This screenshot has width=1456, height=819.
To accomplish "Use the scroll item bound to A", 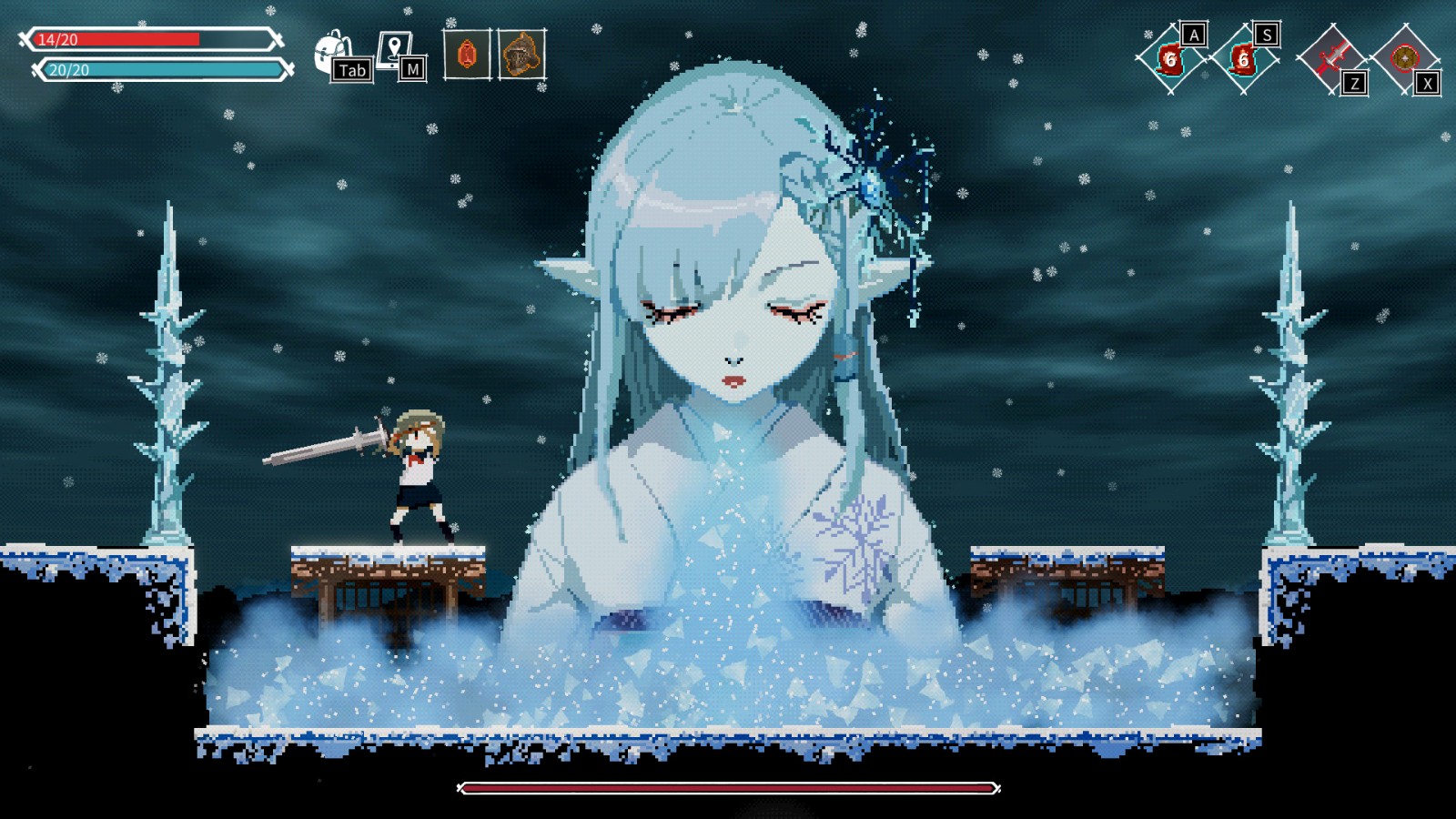I will pos(1171,61).
